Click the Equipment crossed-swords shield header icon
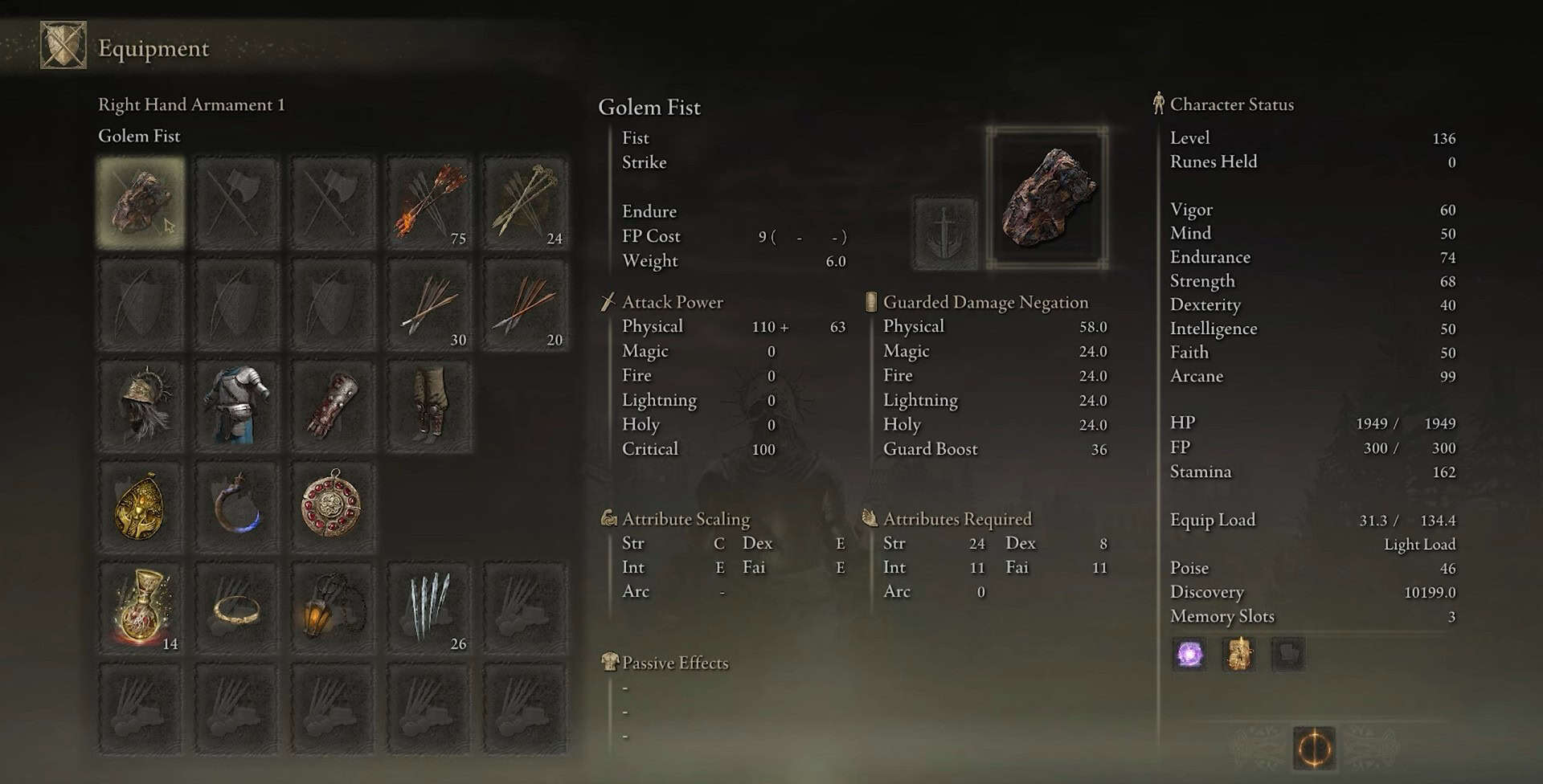Image resolution: width=1543 pixels, height=784 pixels. click(x=63, y=46)
